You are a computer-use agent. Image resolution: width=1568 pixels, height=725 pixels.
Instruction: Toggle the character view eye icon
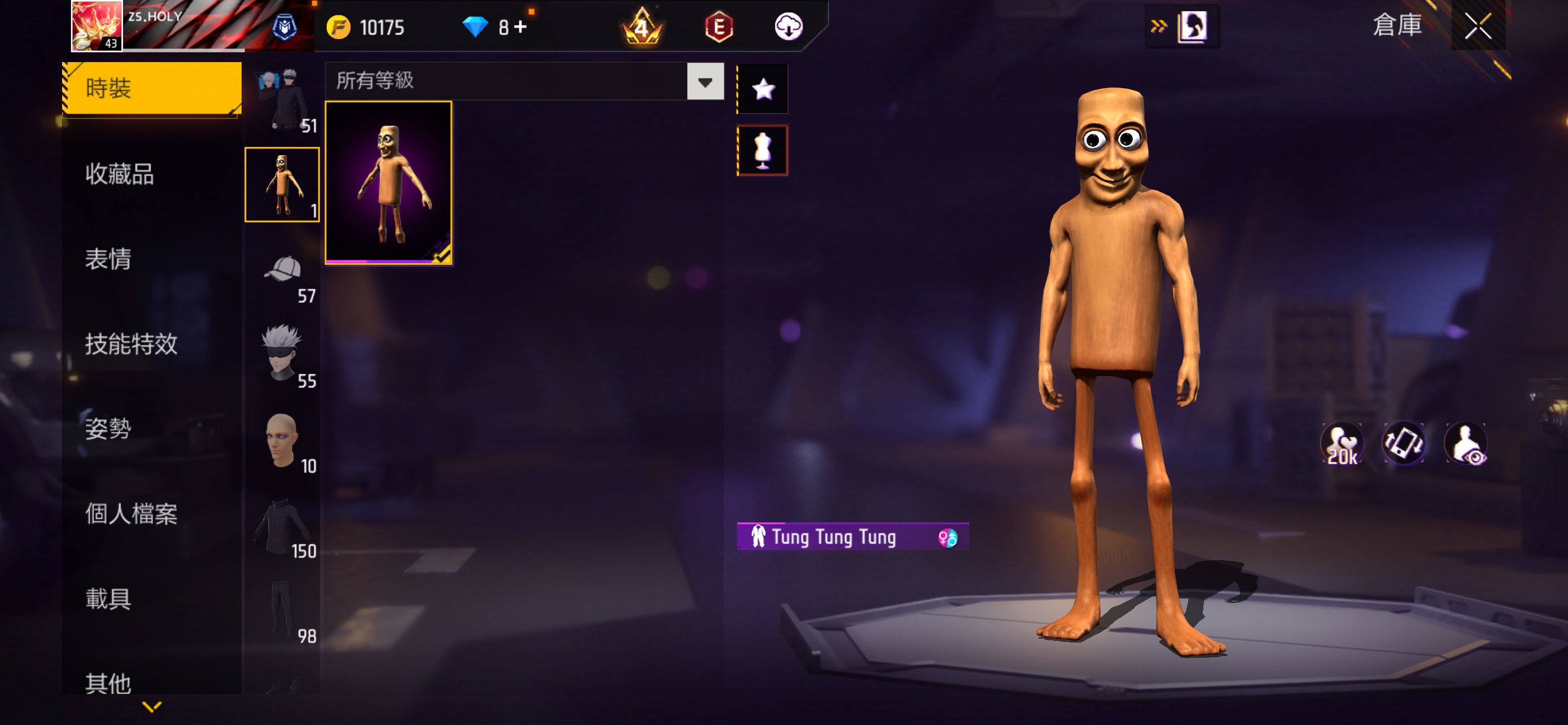coord(1466,444)
